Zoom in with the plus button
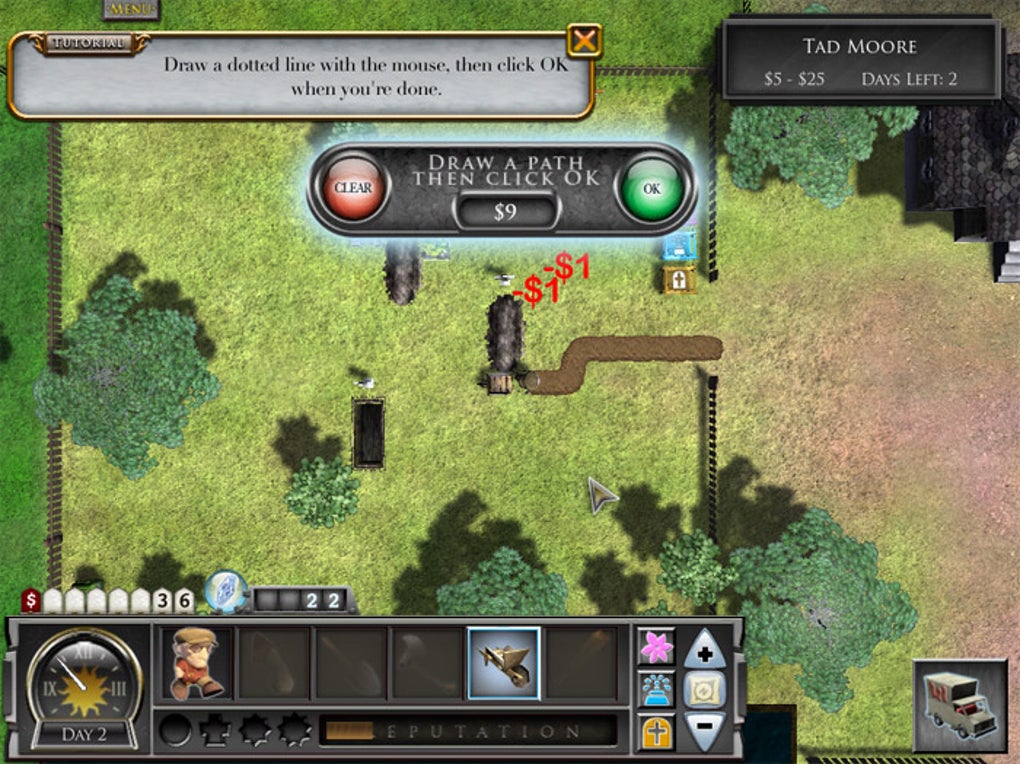Image resolution: width=1020 pixels, height=764 pixels. click(x=704, y=649)
